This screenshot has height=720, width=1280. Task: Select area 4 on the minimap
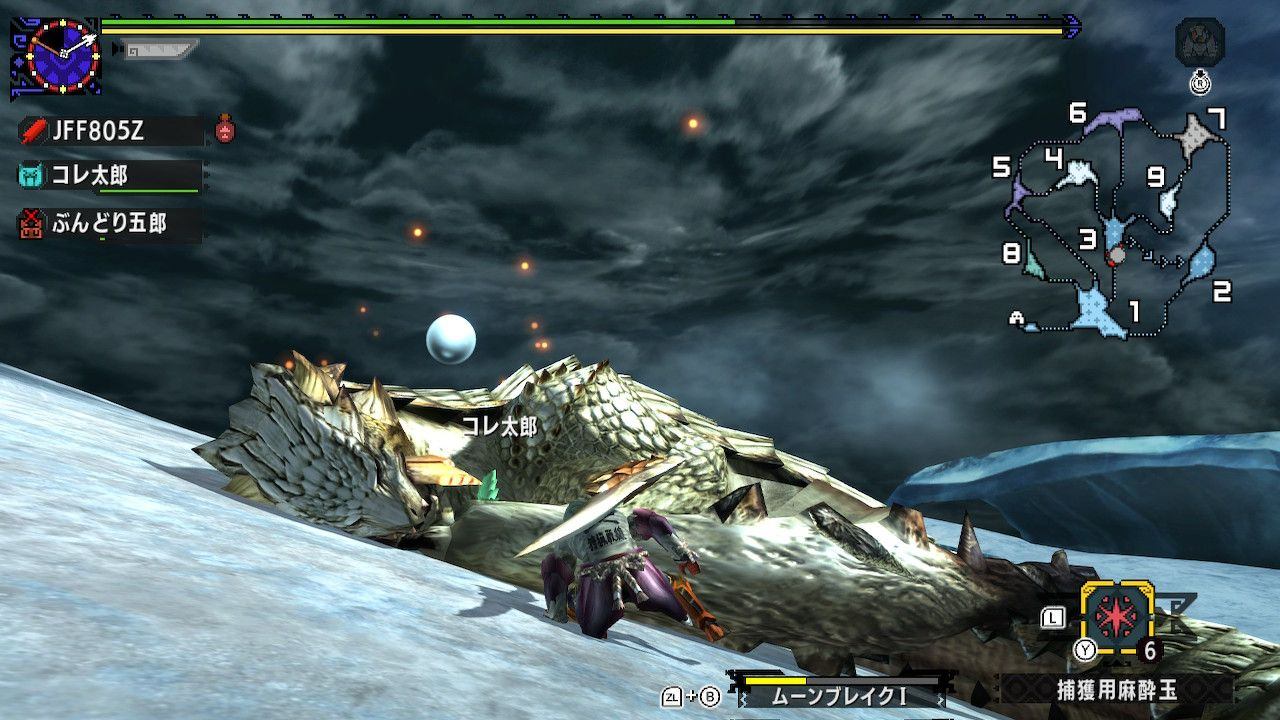click(1078, 174)
